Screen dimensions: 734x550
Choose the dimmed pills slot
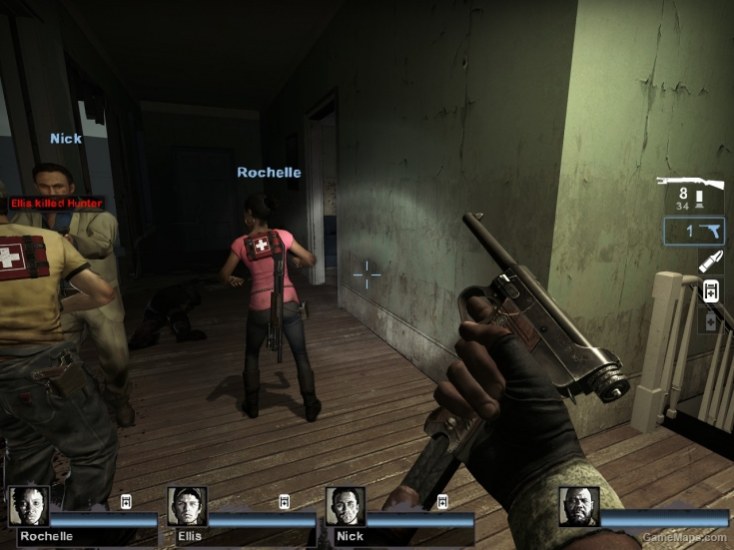pyautogui.click(x=711, y=321)
